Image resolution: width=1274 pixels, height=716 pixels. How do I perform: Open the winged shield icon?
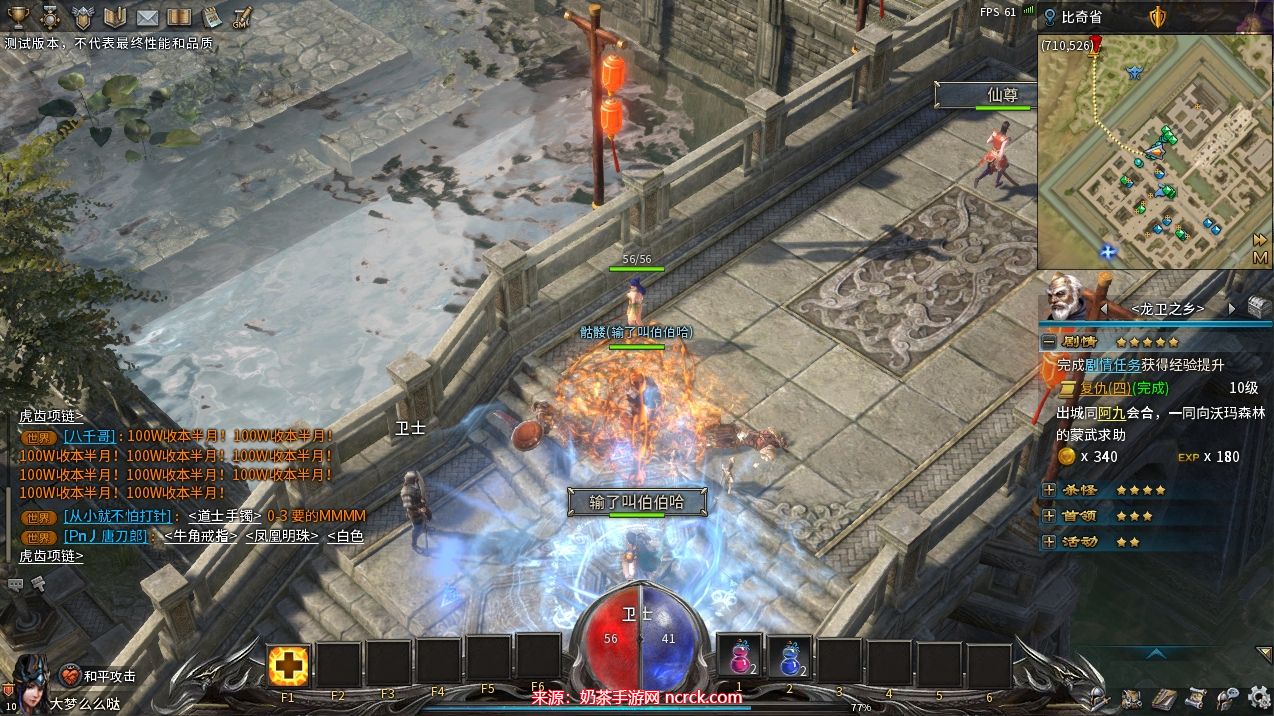tap(84, 17)
